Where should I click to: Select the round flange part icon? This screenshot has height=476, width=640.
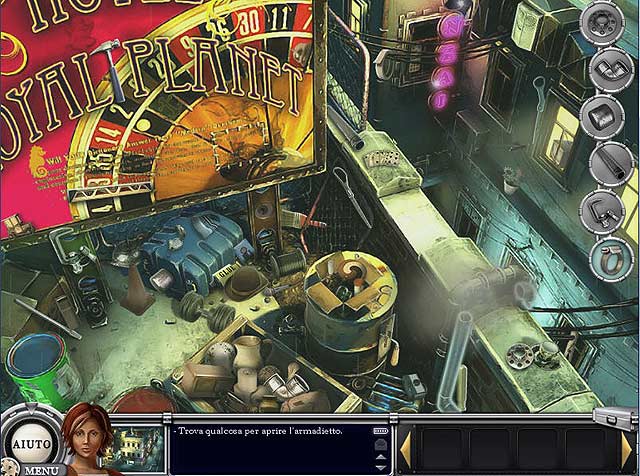point(604,23)
